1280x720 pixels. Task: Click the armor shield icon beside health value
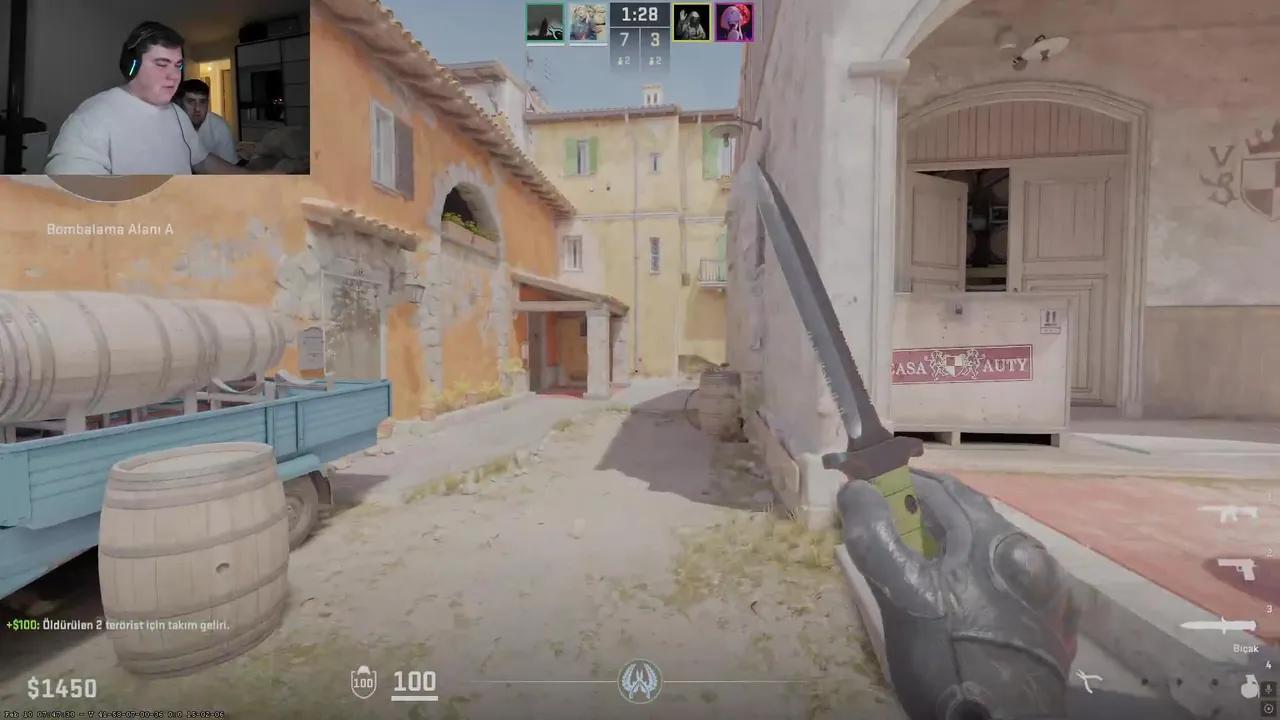[x=363, y=681]
